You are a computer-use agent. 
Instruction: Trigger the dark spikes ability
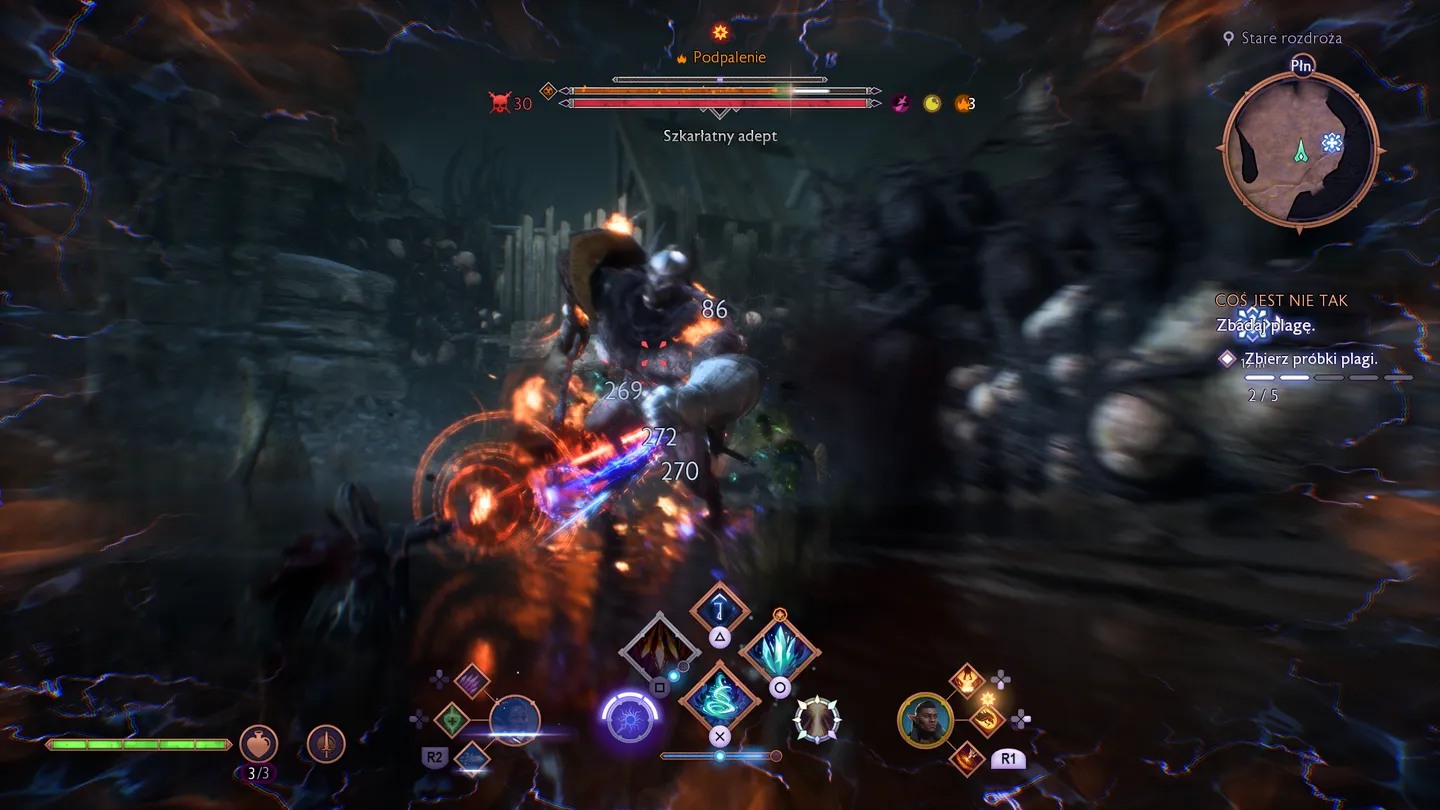658,650
